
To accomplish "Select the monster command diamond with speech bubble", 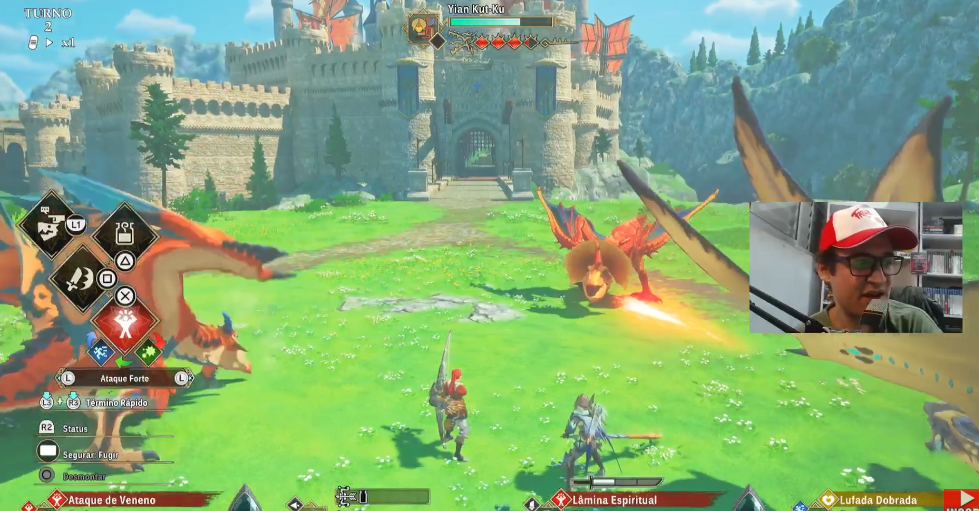I will 47,225.
